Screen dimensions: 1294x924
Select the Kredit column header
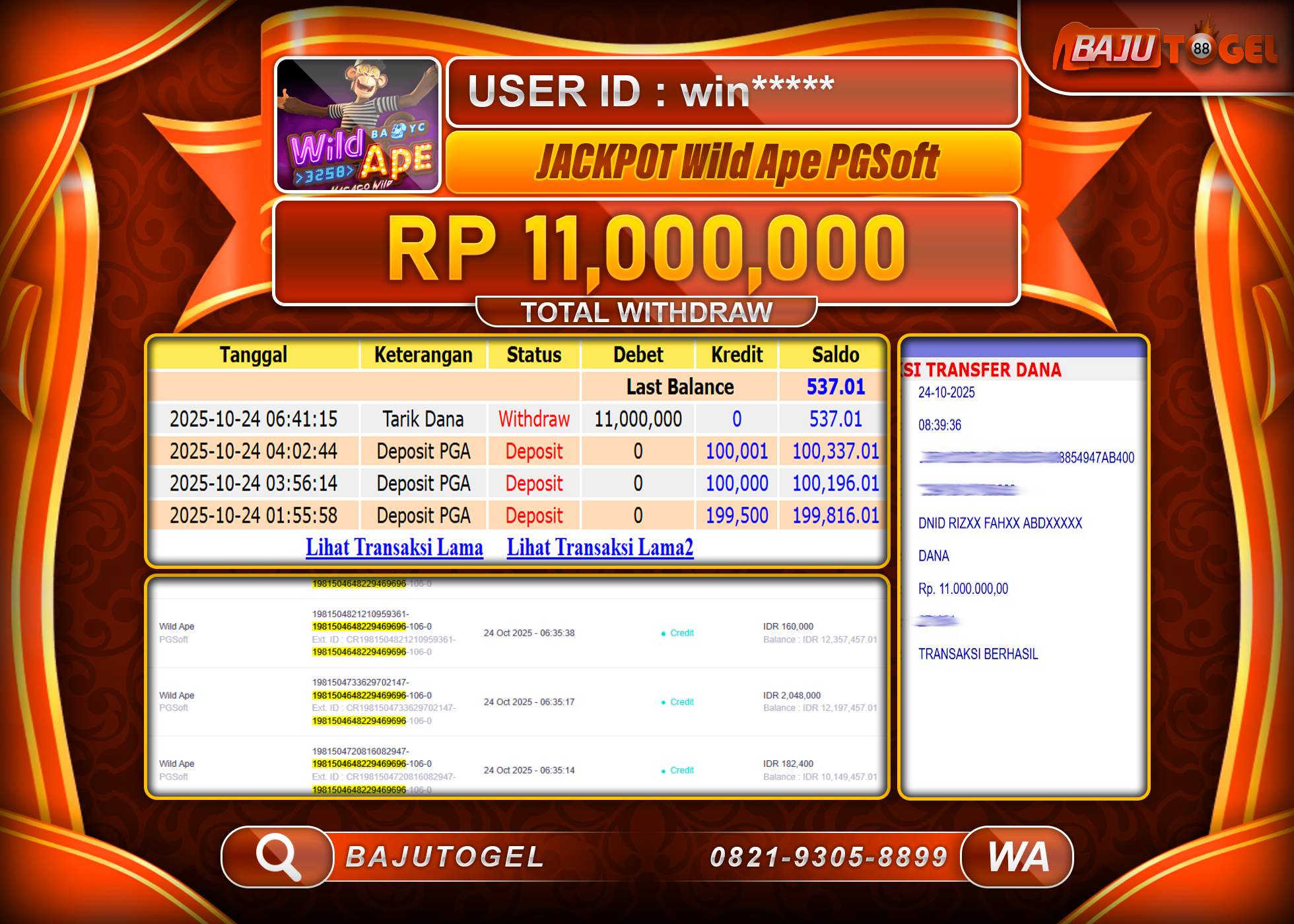pos(735,355)
